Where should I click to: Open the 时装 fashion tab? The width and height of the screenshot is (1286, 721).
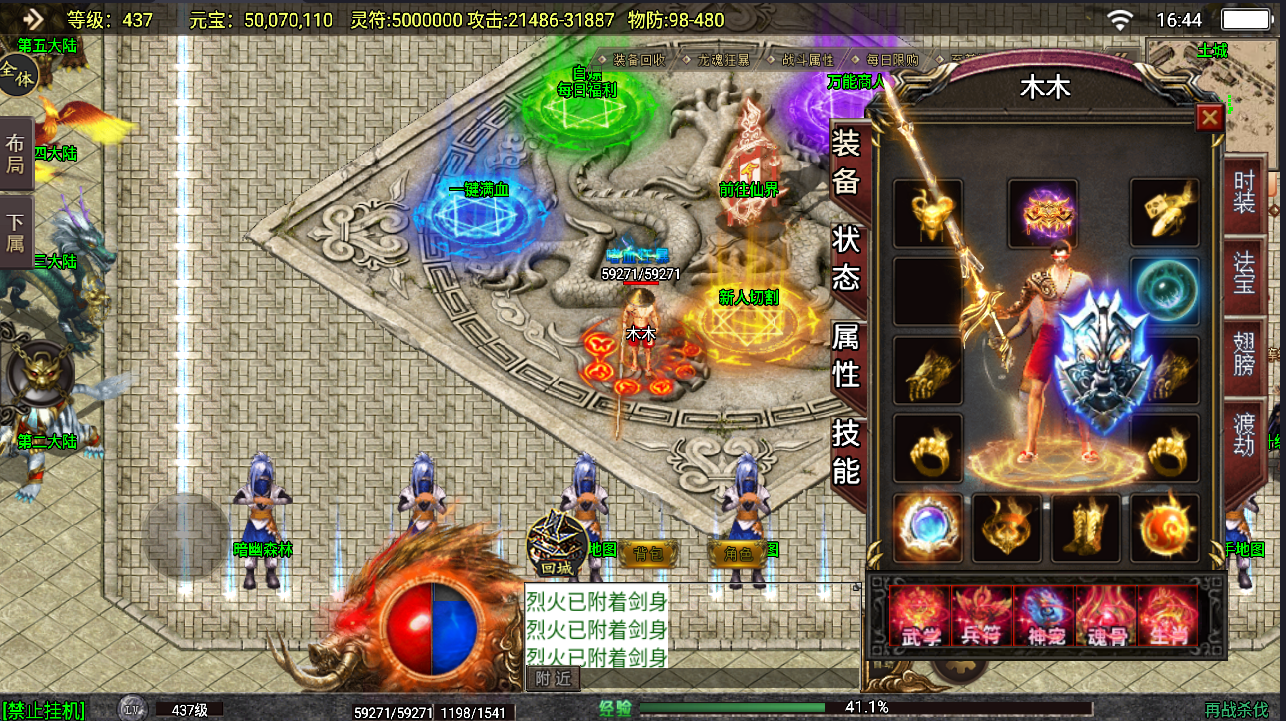(x=1244, y=191)
